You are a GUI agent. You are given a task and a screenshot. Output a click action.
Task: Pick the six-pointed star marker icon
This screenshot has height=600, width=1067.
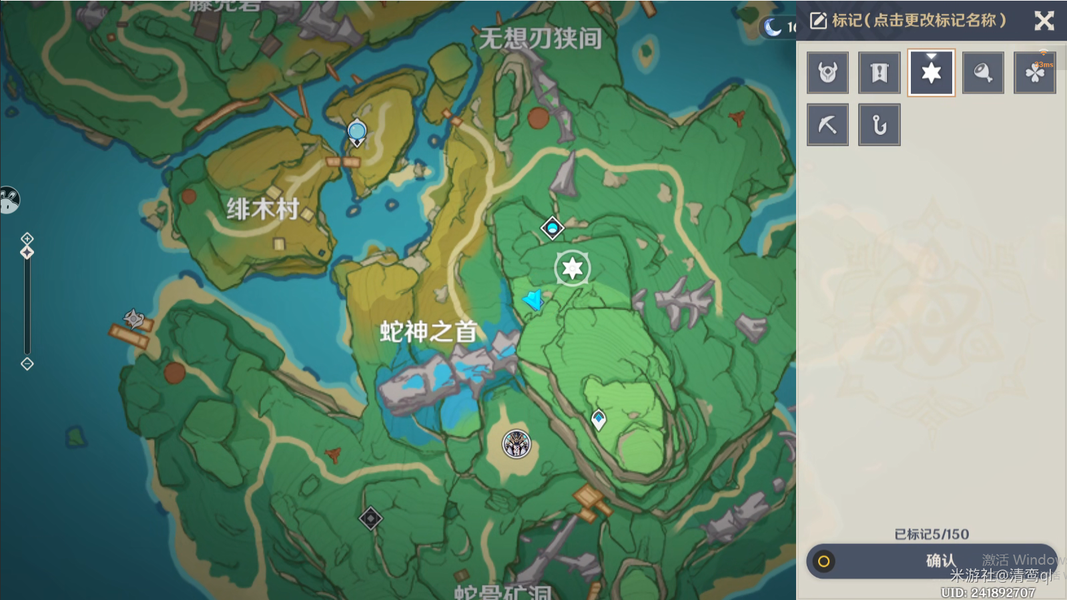pyautogui.click(x=931, y=73)
